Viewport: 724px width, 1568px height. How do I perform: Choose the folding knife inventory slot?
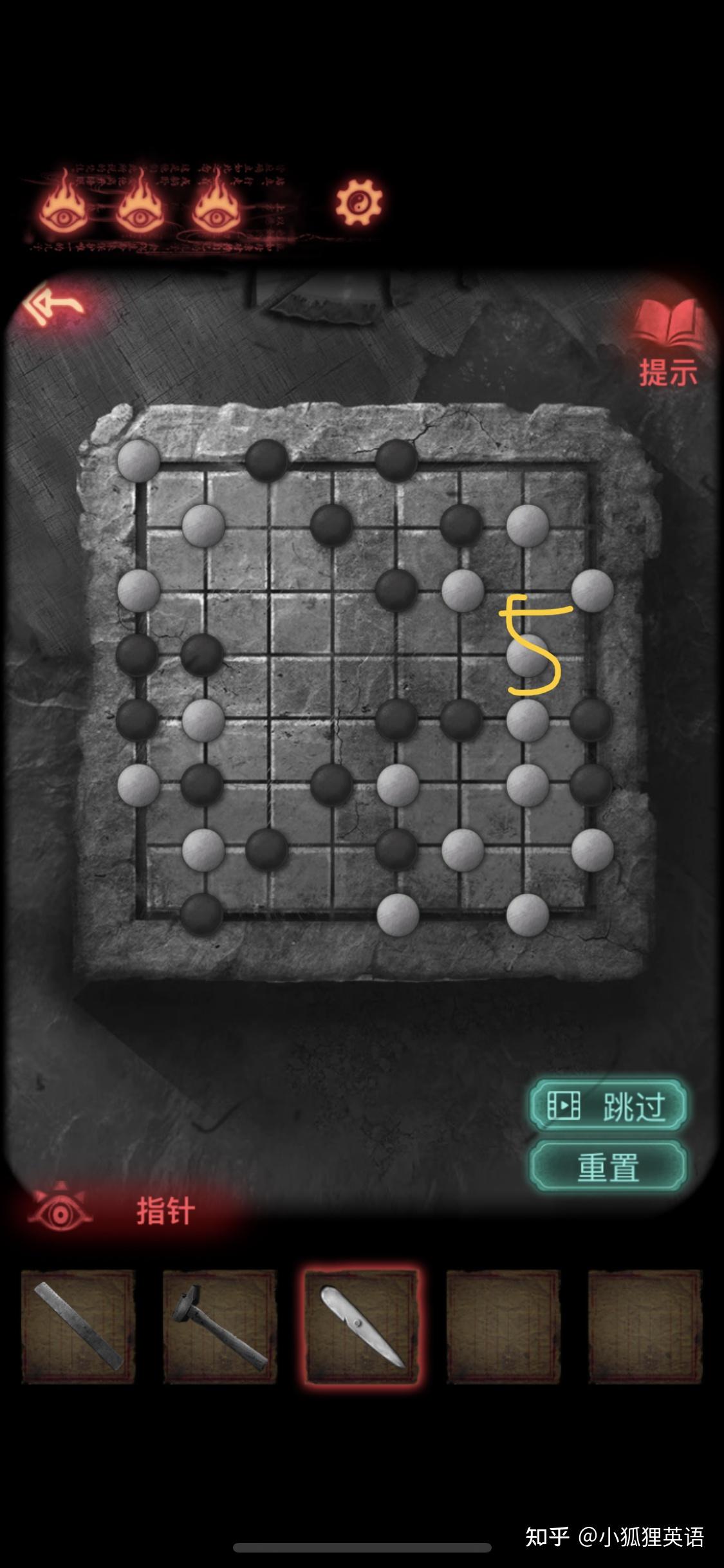[362, 1326]
